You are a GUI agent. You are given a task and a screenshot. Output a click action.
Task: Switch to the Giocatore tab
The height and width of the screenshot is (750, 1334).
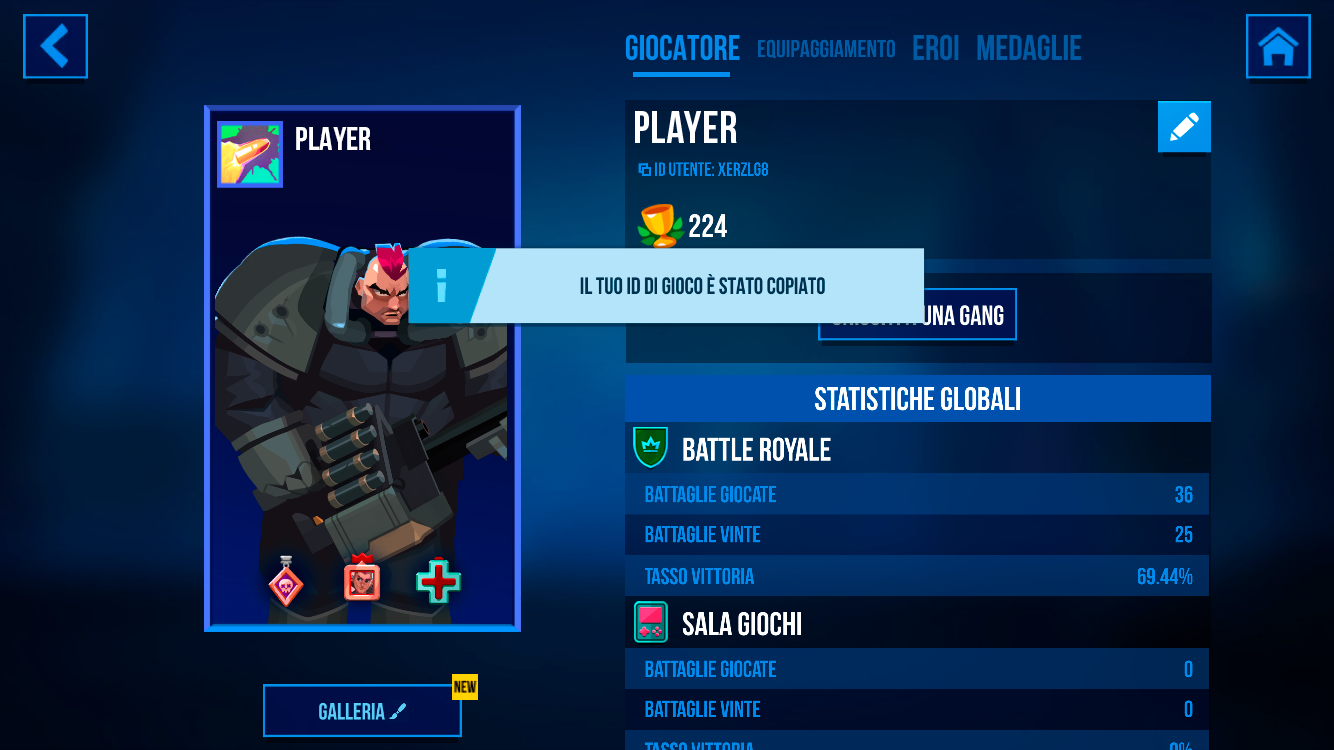click(x=682, y=49)
